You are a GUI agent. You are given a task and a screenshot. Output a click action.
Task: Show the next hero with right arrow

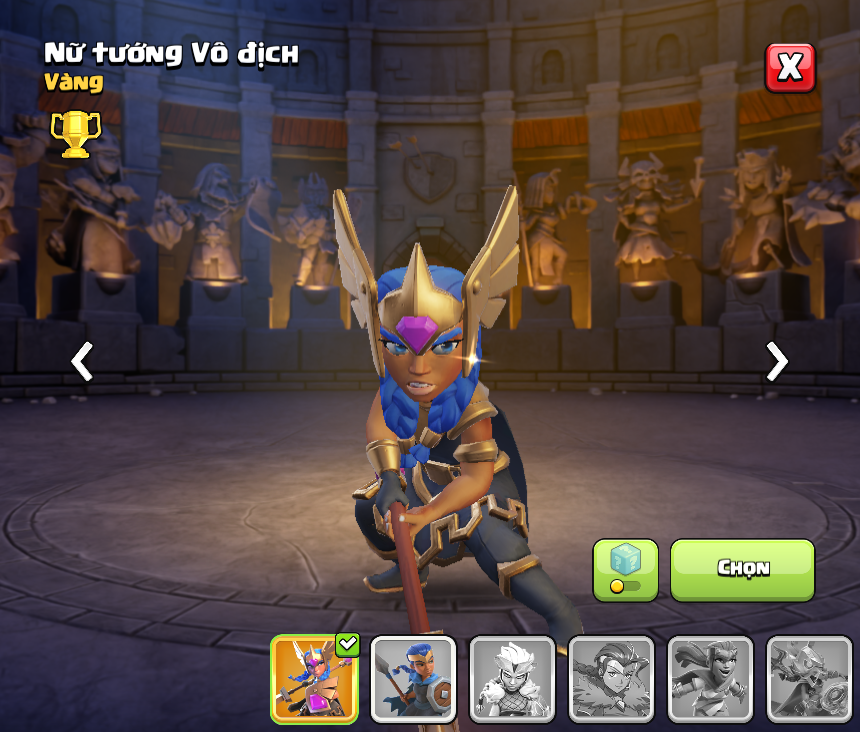[x=776, y=361]
